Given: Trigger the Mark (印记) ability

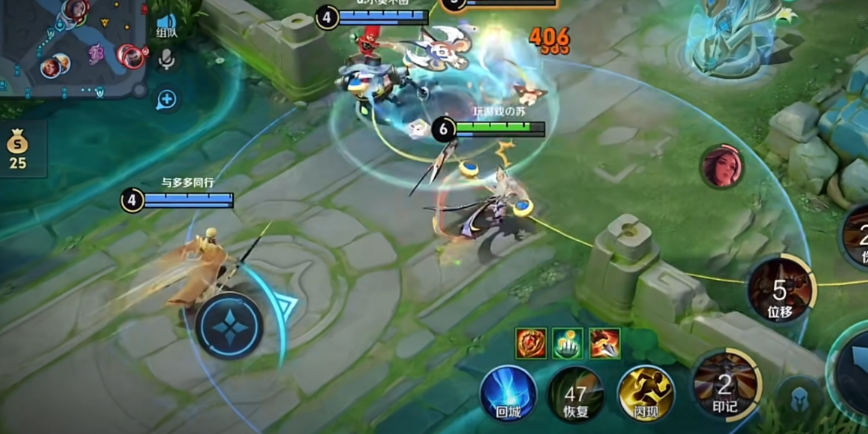Looking at the screenshot, I should pos(725,384).
